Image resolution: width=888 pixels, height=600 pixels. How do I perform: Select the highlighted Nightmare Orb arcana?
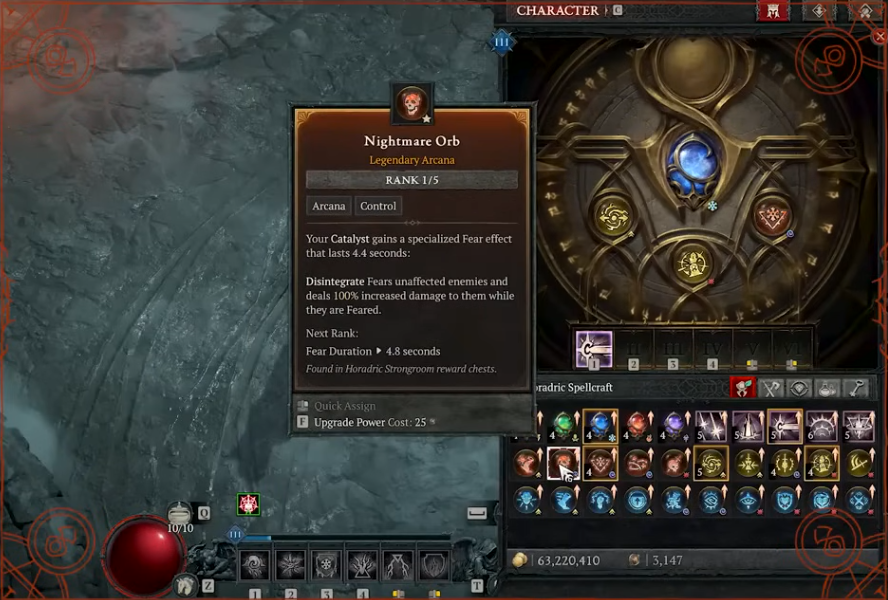(564, 464)
